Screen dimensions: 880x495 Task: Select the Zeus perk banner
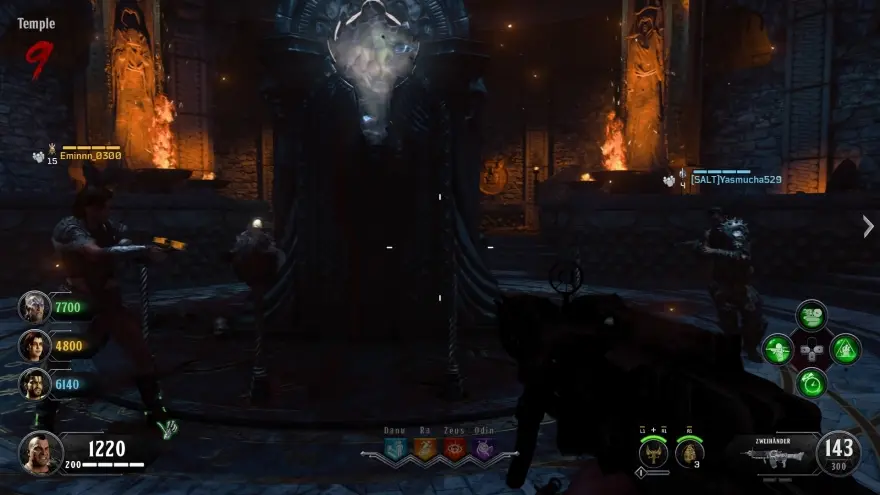454,448
